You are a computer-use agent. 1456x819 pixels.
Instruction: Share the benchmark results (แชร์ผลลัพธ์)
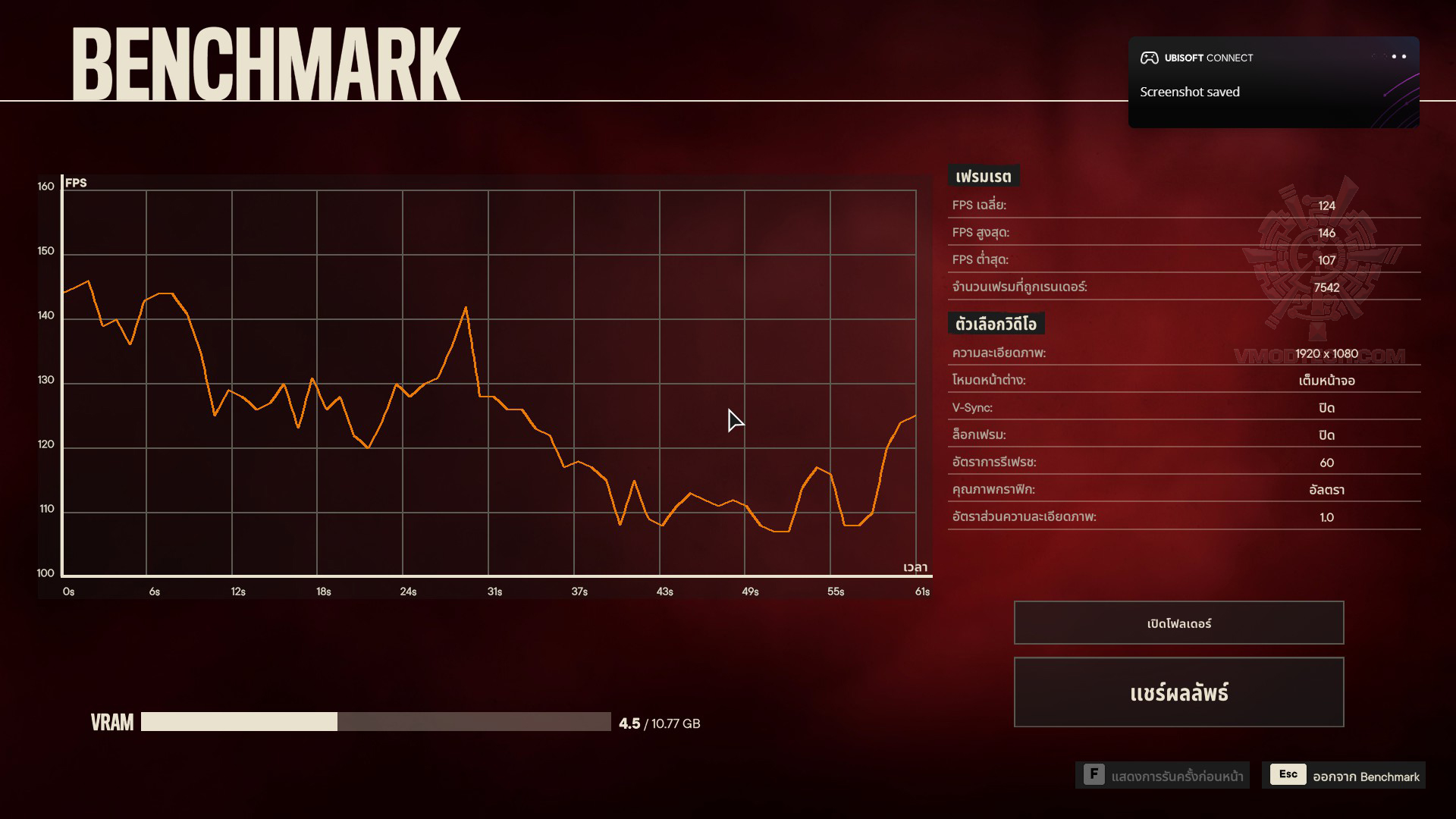(1178, 692)
